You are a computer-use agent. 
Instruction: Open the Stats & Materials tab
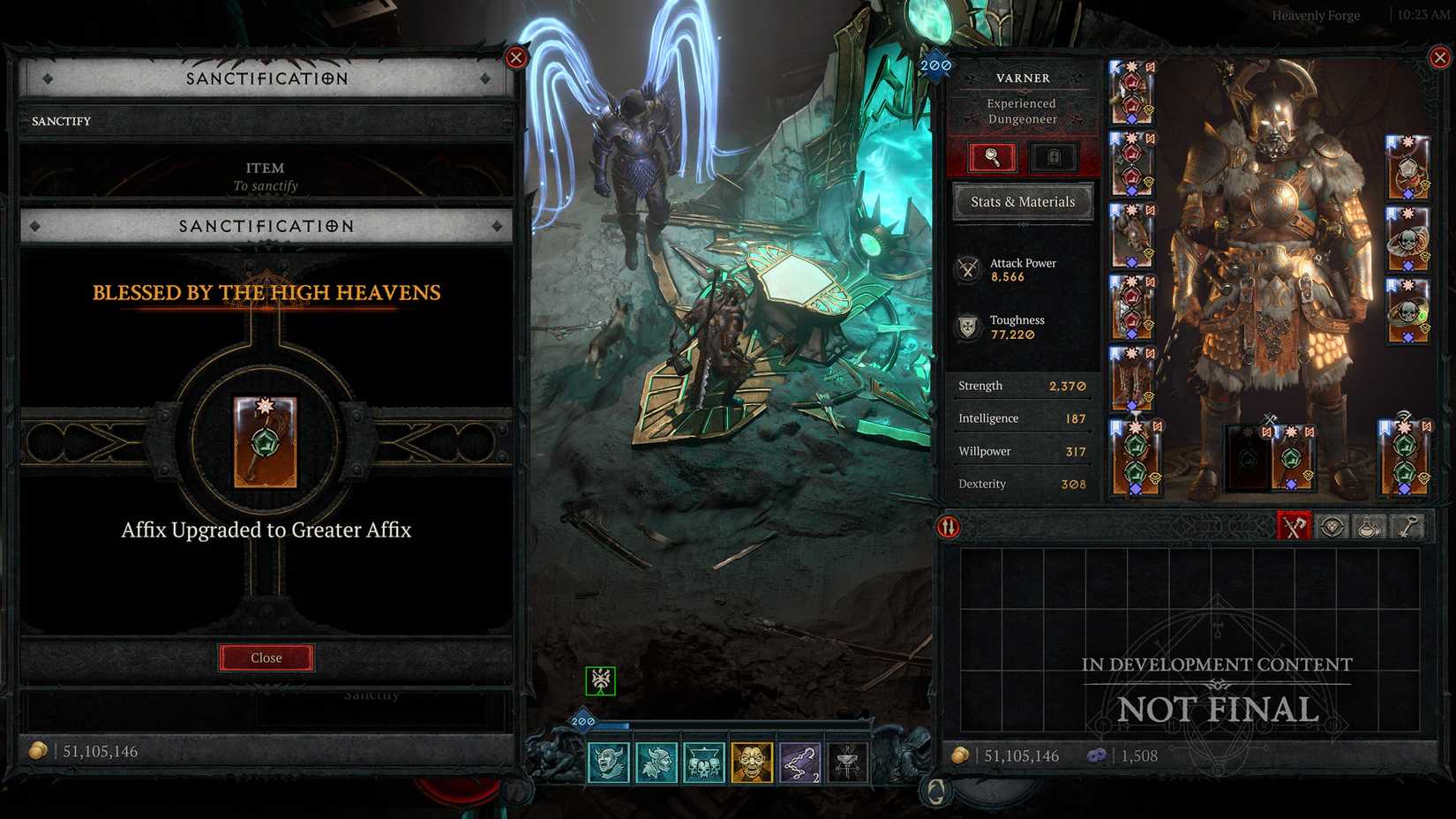(x=1022, y=202)
